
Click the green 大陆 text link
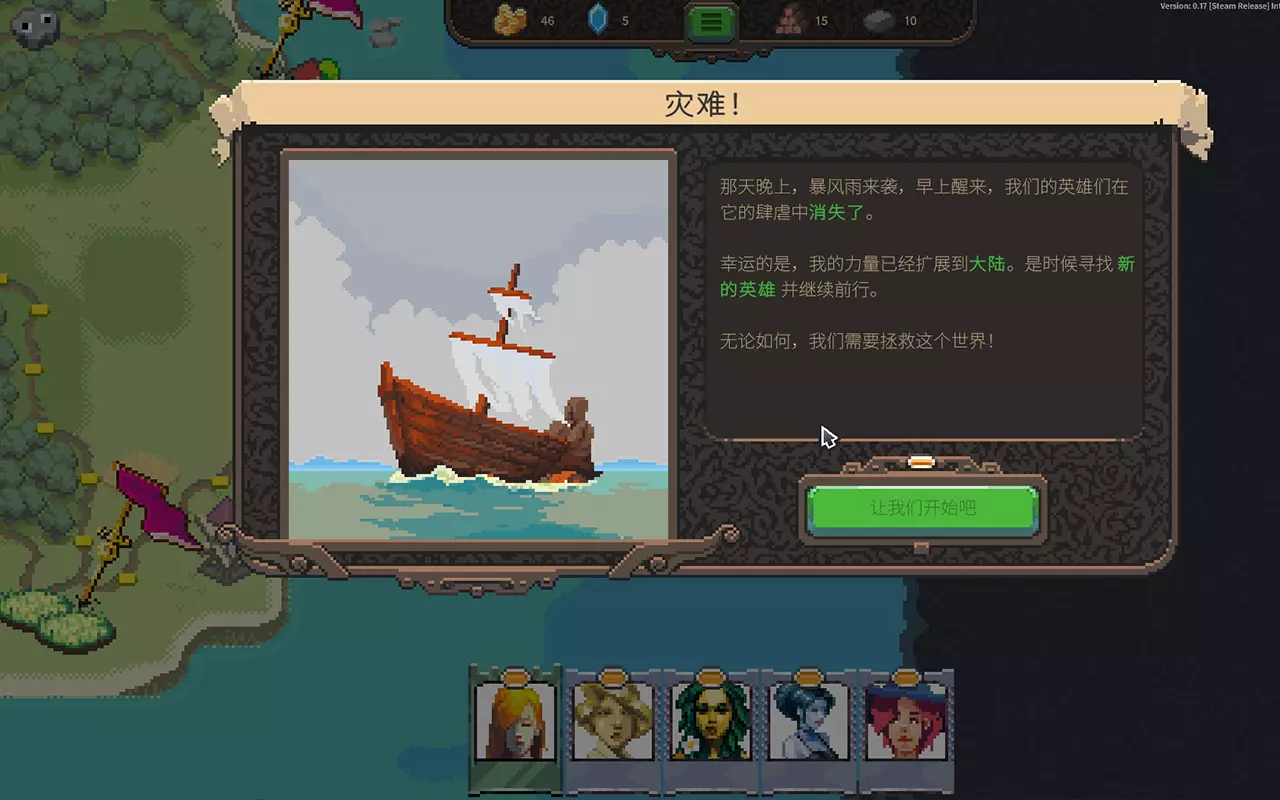(985, 264)
